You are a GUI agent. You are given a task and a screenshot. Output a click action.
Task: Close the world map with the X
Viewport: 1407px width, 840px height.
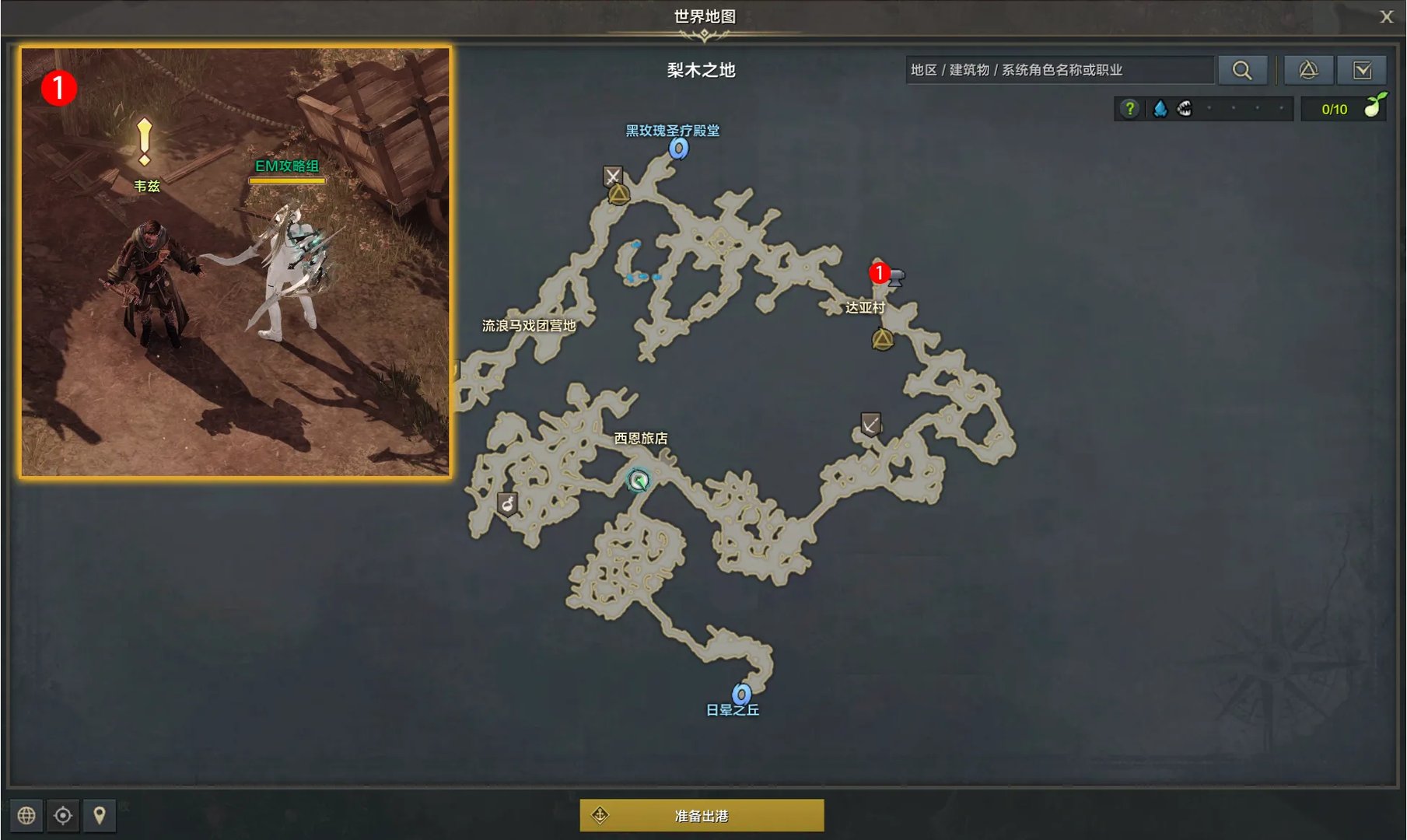click(1386, 16)
